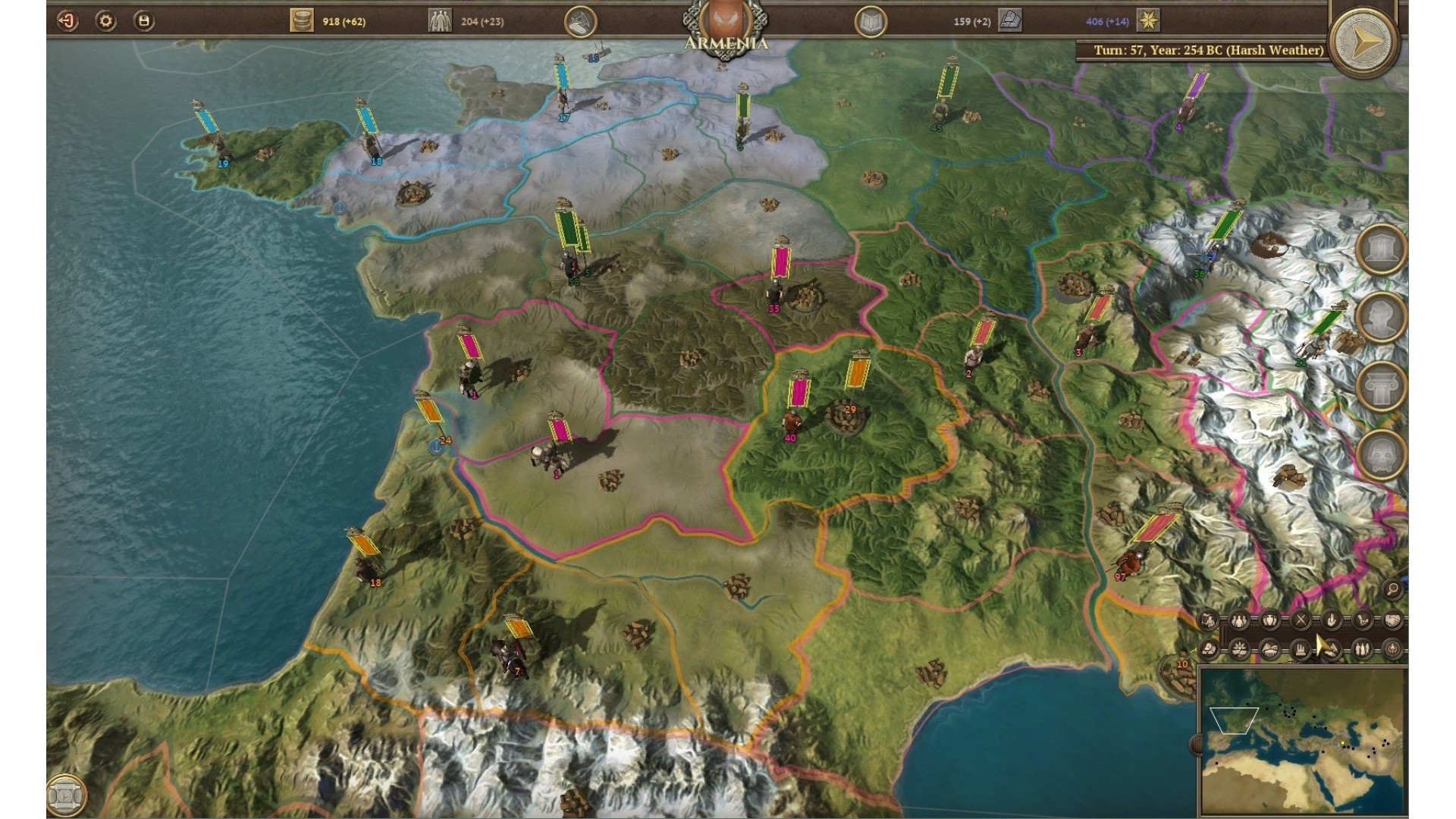
Task: Click the square button in bottom-left corner
Action: coord(66,795)
